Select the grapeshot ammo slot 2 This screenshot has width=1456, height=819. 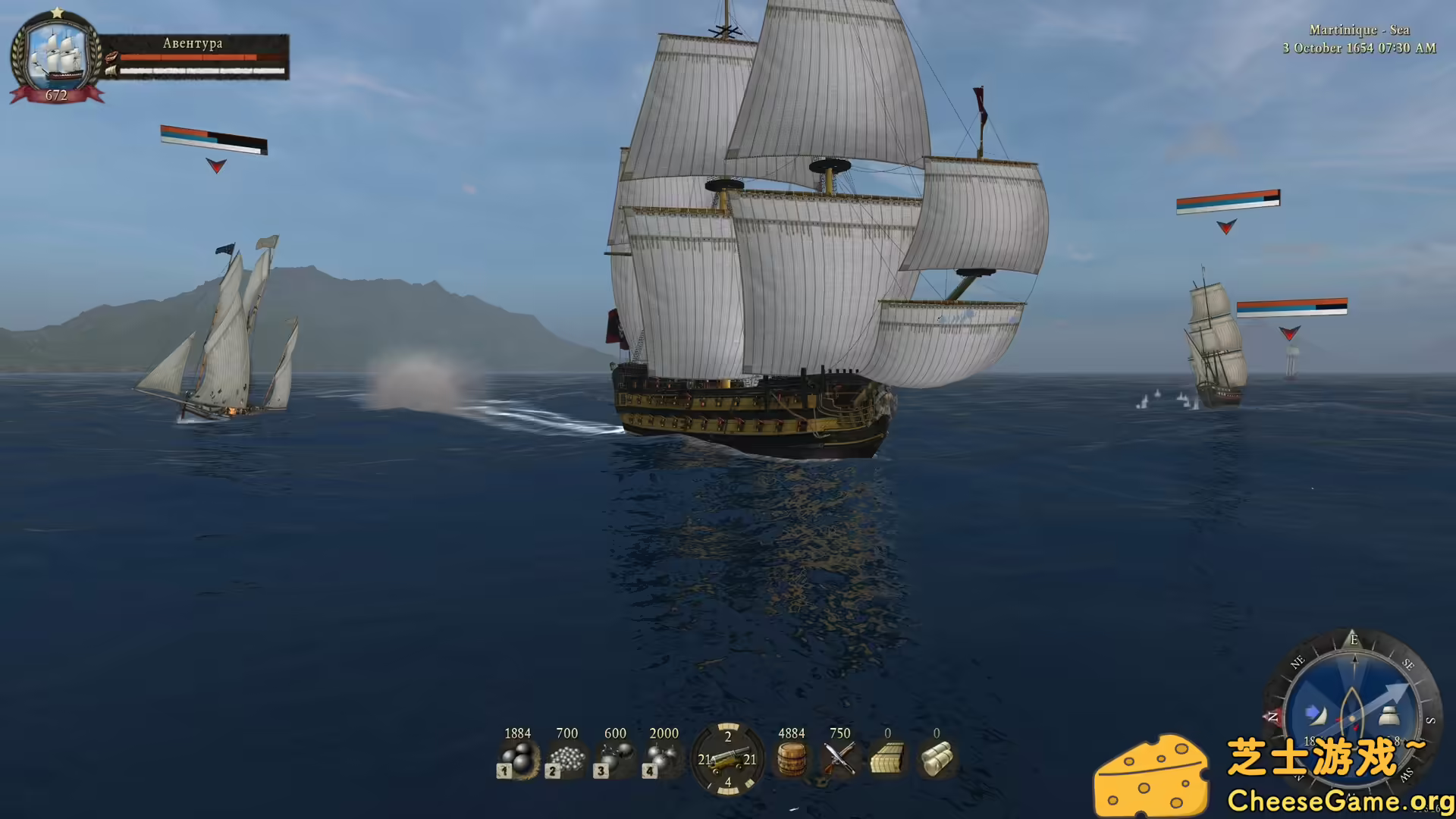pyautogui.click(x=566, y=758)
